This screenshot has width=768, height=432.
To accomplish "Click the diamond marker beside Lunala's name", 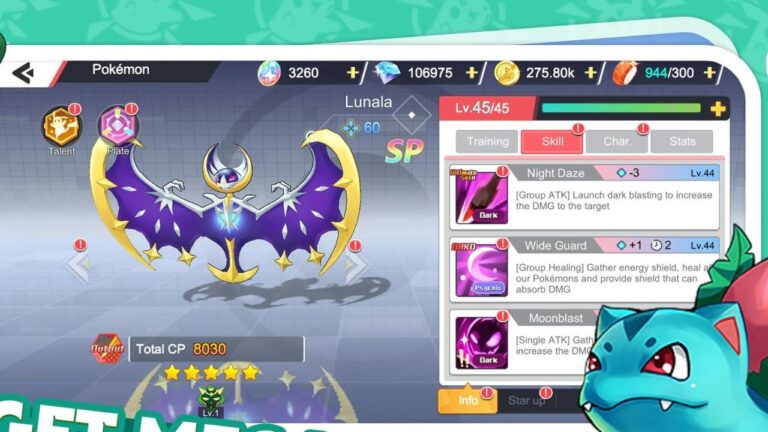I will pyautogui.click(x=410, y=115).
